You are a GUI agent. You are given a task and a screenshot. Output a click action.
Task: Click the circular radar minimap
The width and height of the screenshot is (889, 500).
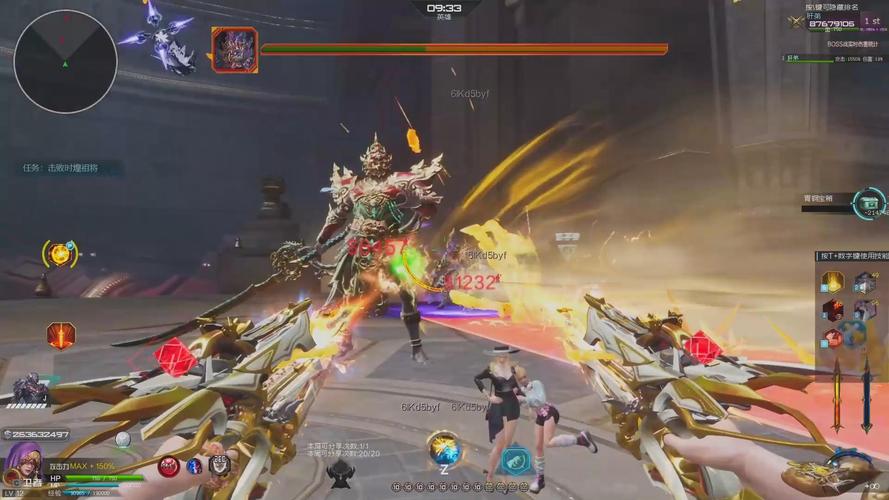65,61
